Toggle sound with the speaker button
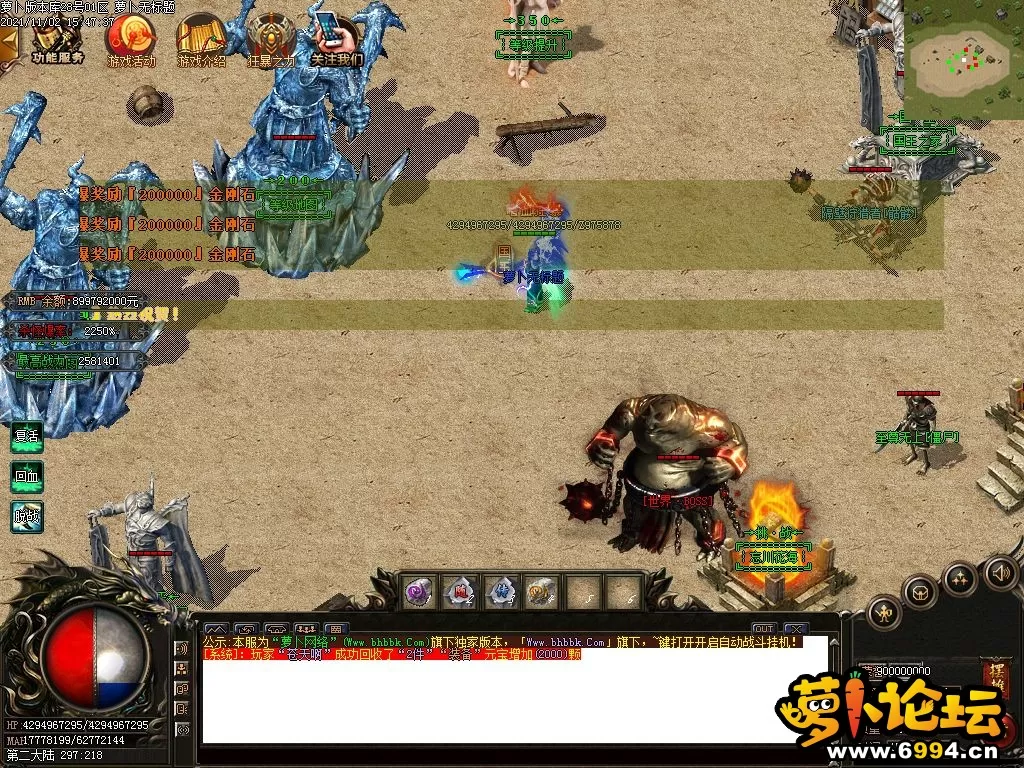The height and width of the screenshot is (768, 1024). tap(1001, 572)
